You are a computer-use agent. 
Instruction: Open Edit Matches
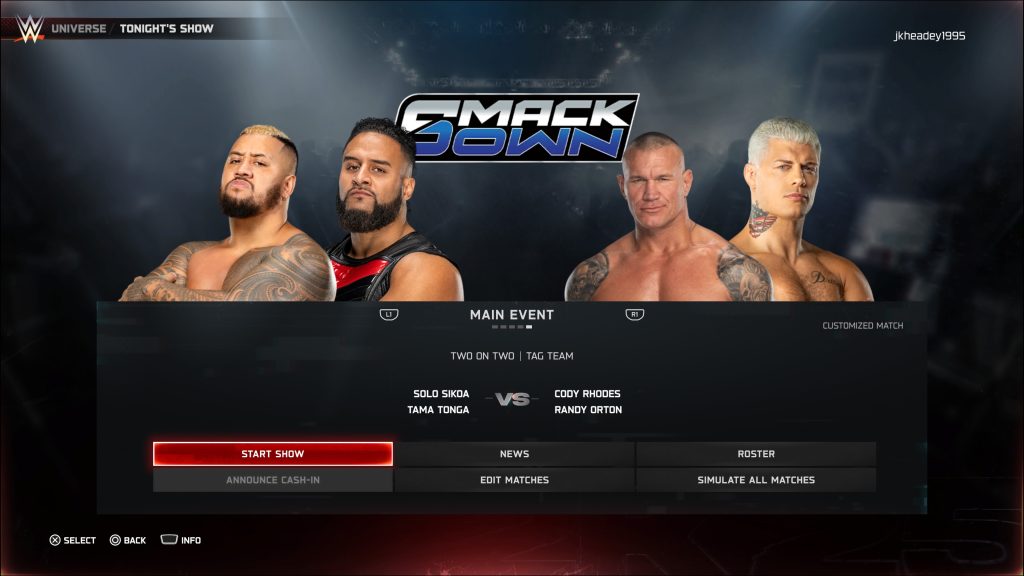point(514,480)
